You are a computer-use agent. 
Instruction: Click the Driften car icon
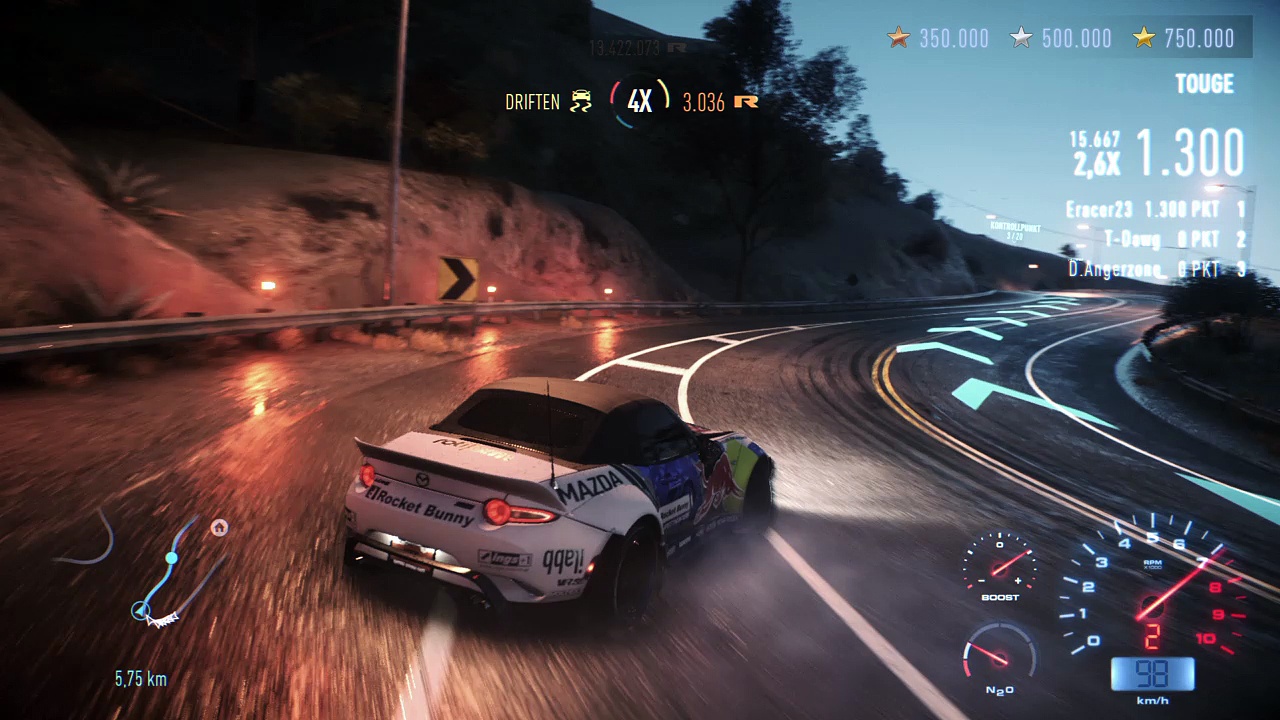pyautogui.click(x=580, y=101)
